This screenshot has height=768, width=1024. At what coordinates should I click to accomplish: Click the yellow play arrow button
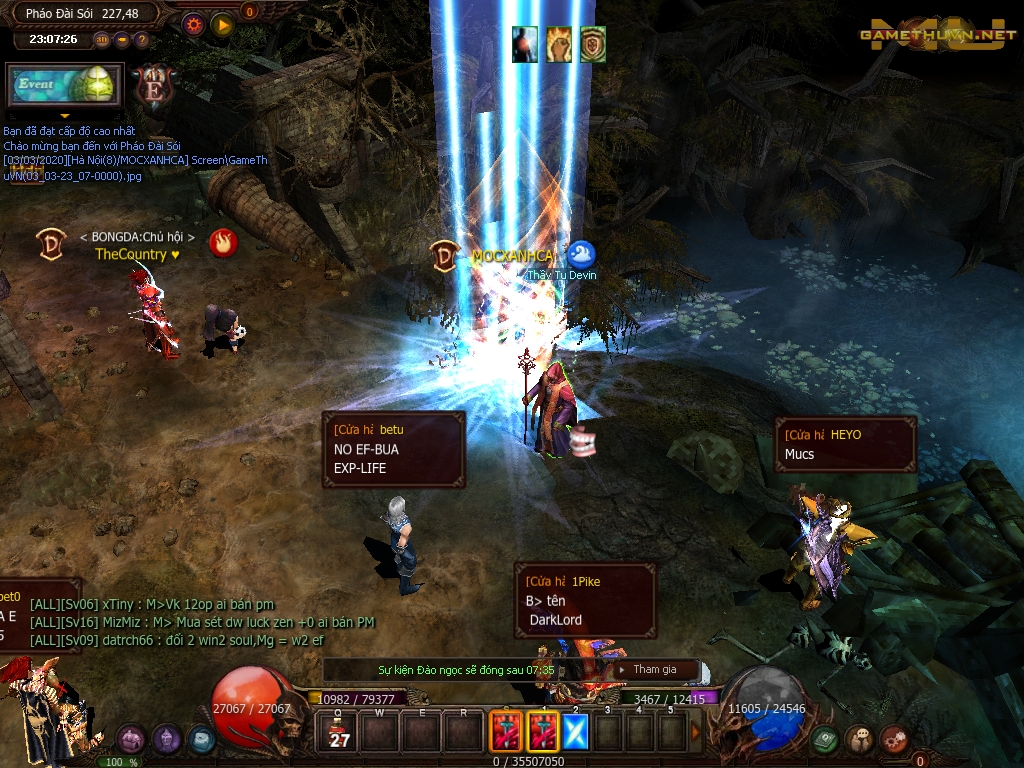point(222,23)
